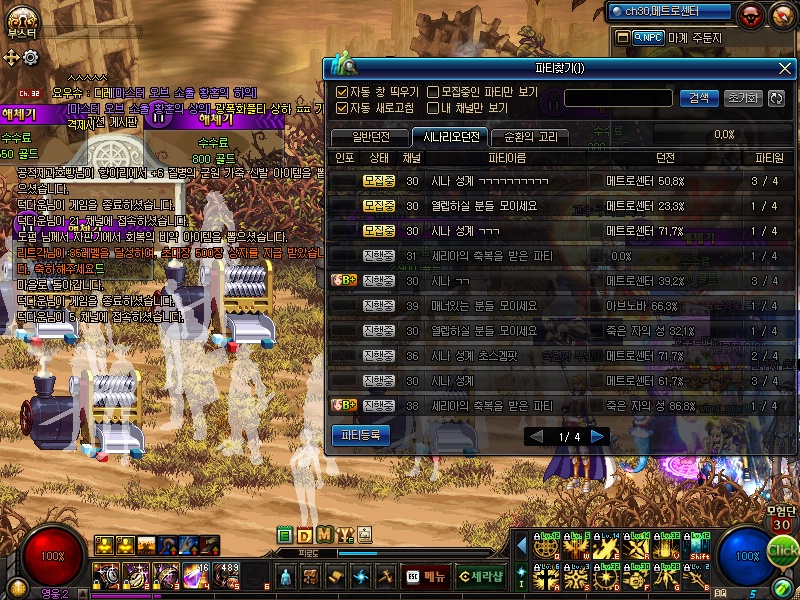Switch to the 순환의 고리 tab
The height and width of the screenshot is (600, 800).
(531, 137)
